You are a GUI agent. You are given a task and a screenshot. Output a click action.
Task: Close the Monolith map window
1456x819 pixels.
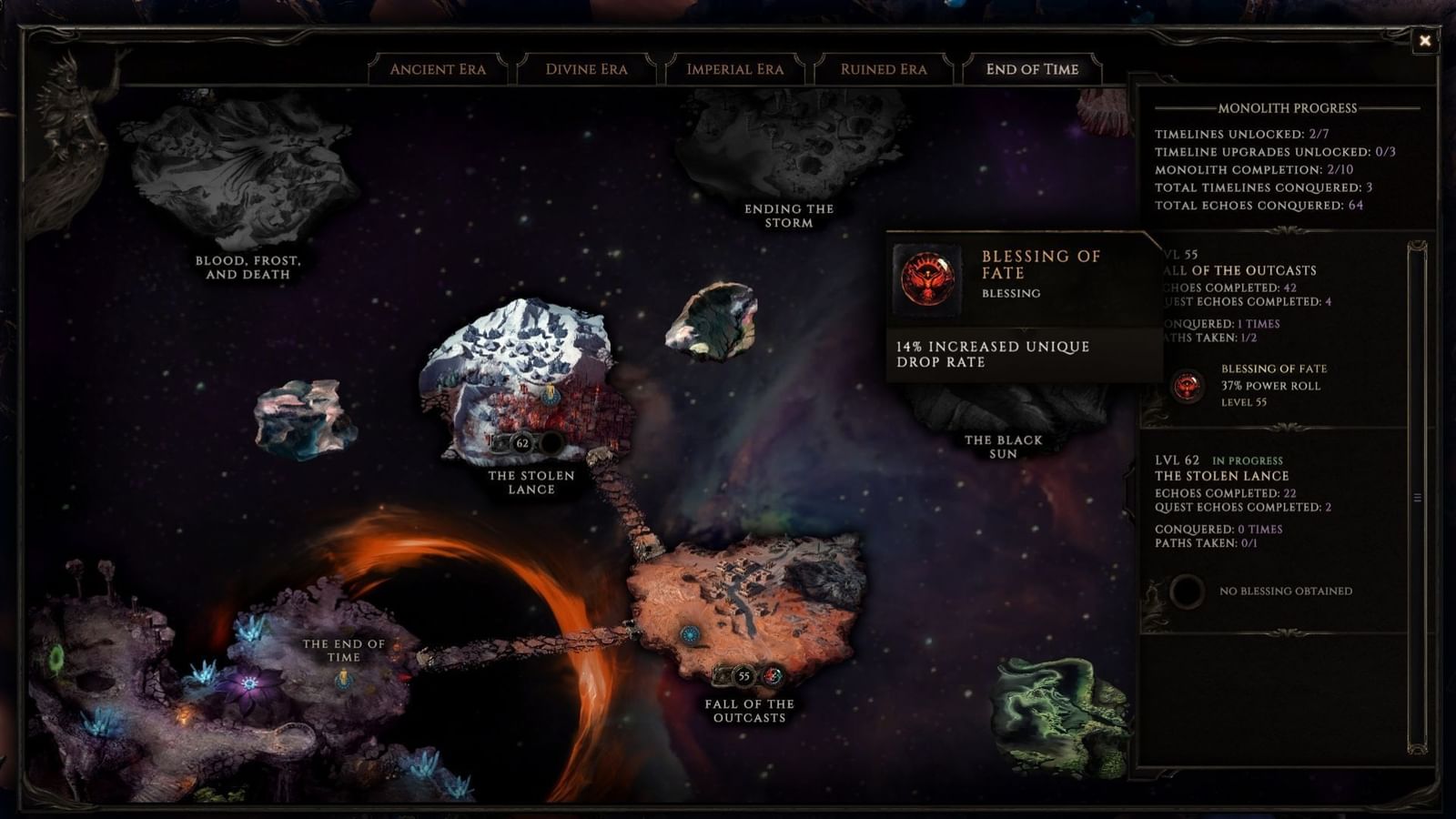tap(1424, 40)
